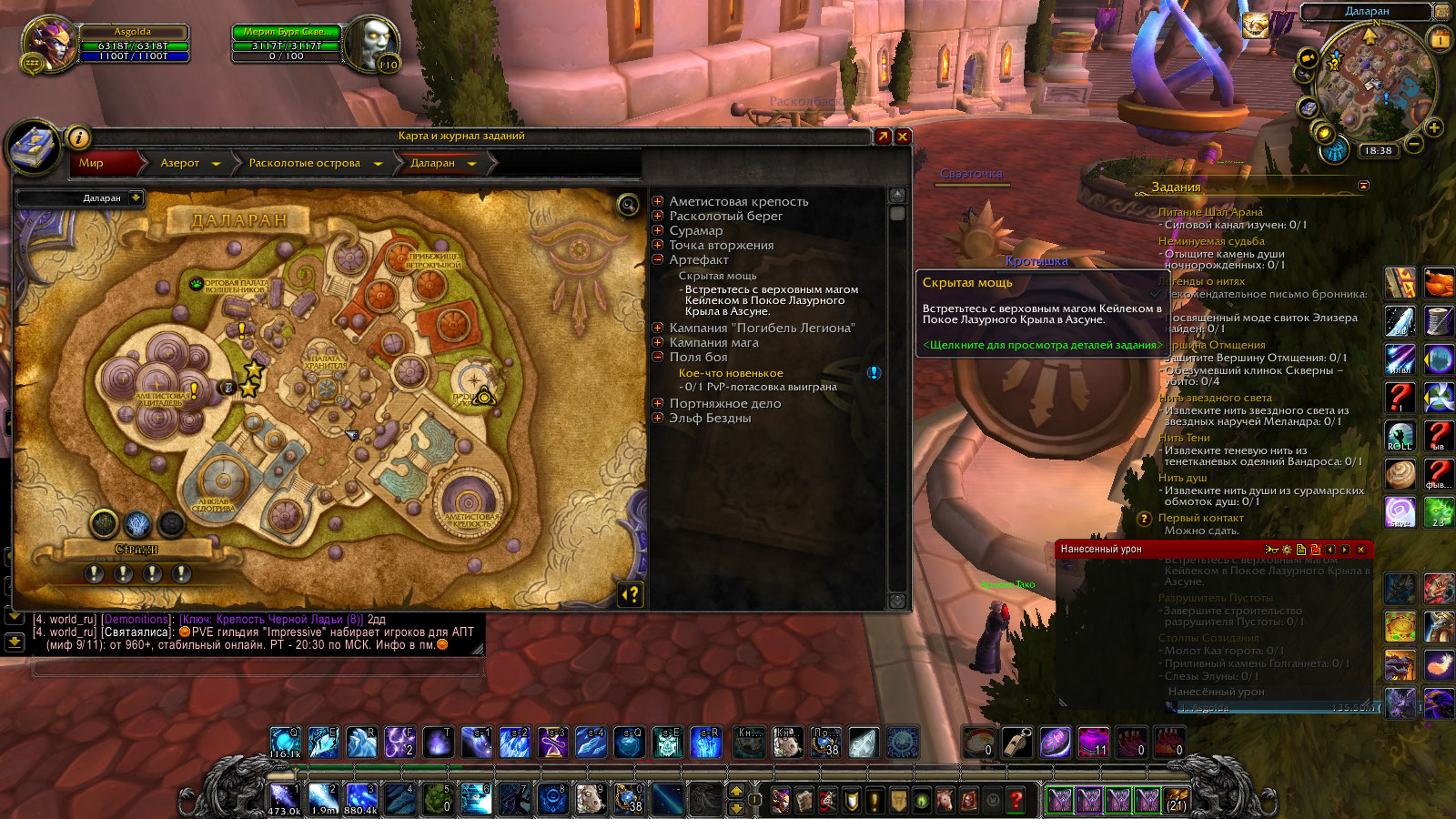Expand the Сурамар quest category
Image resolution: width=1456 pixels, height=819 pixels.
658,230
